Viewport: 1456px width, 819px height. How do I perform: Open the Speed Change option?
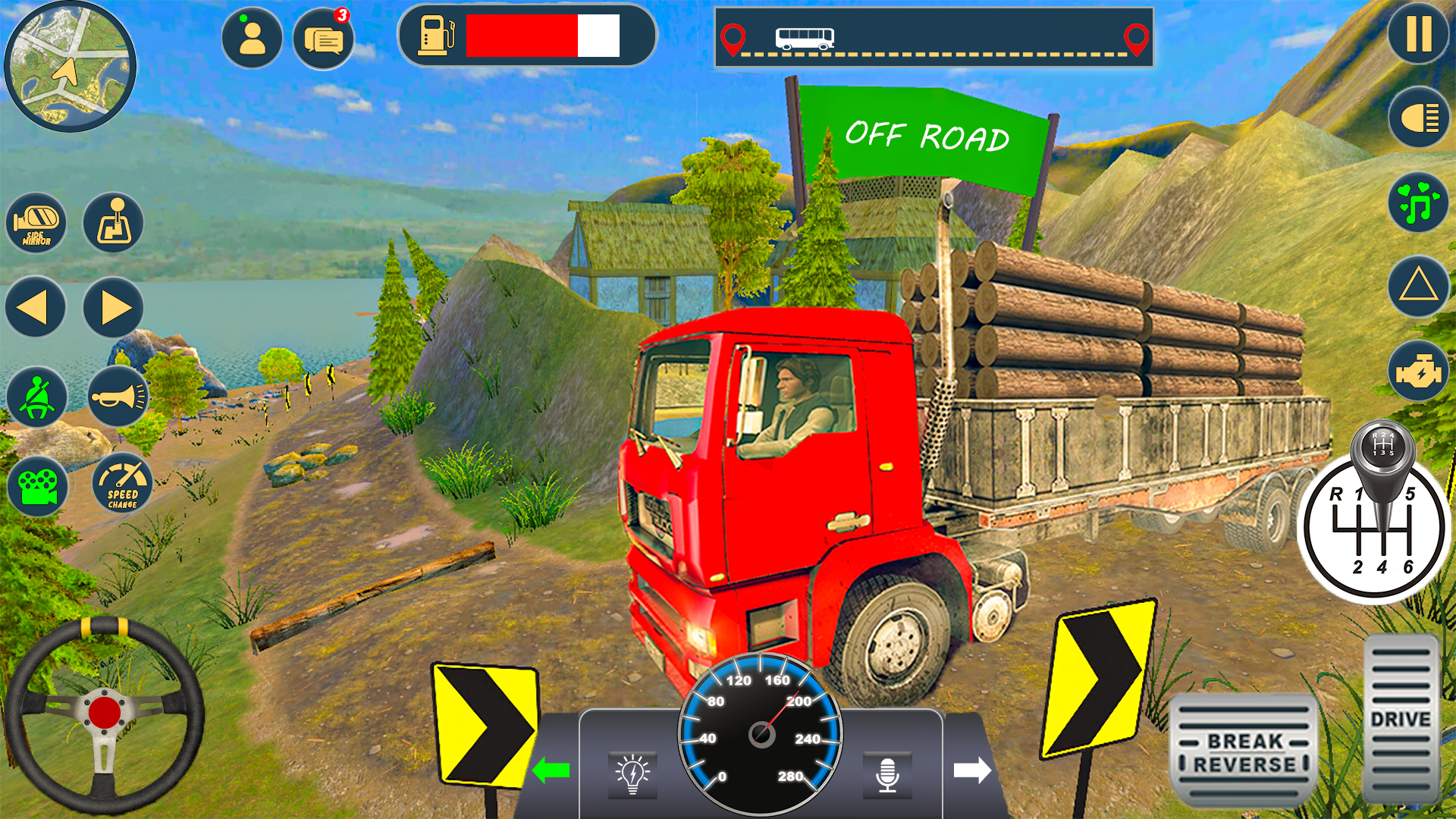click(x=122, y=485)
